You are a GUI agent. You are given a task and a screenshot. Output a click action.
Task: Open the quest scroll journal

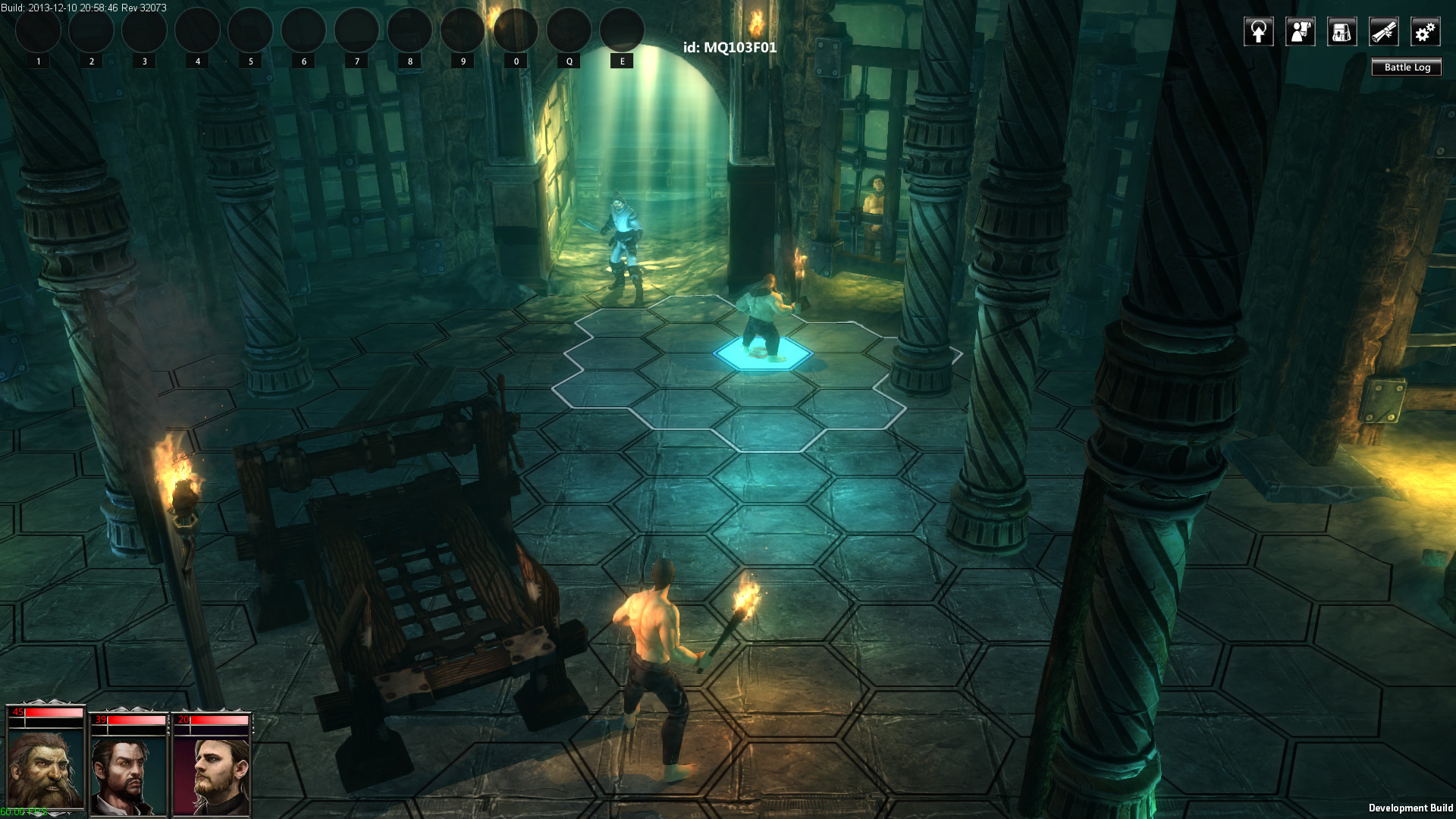click(1384, 32)
